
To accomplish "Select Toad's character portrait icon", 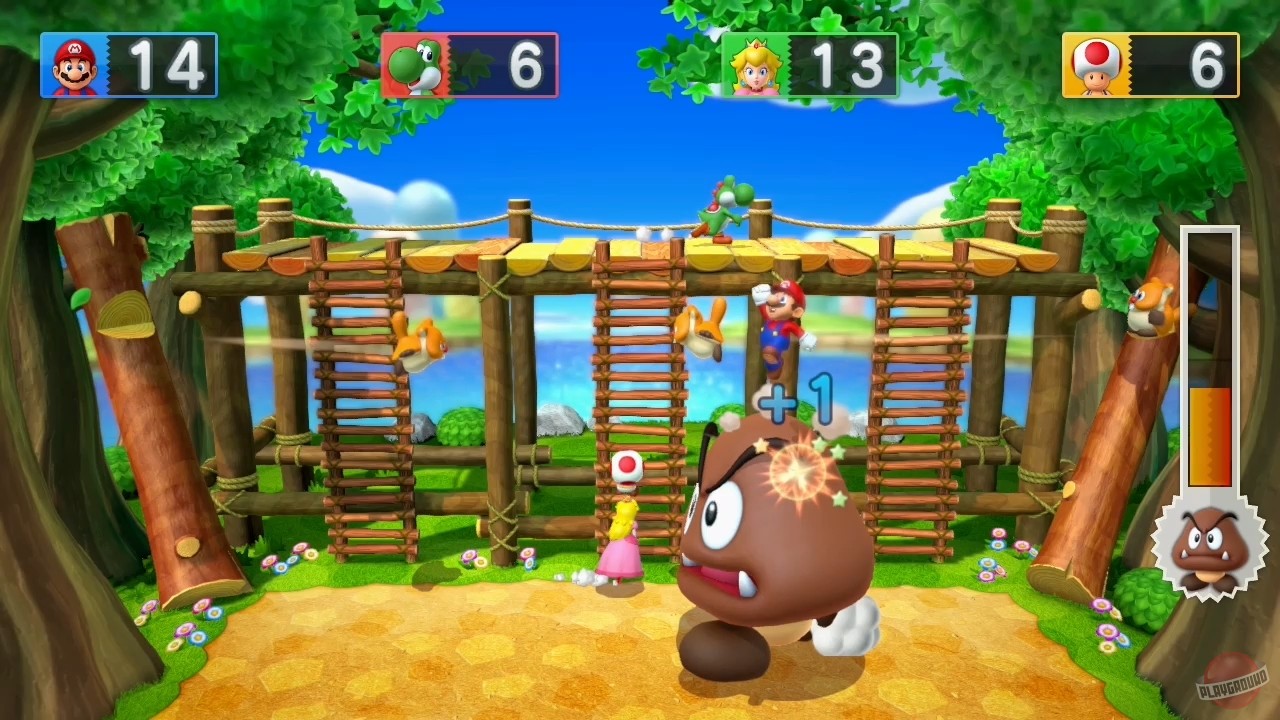I will (1096, 63).
